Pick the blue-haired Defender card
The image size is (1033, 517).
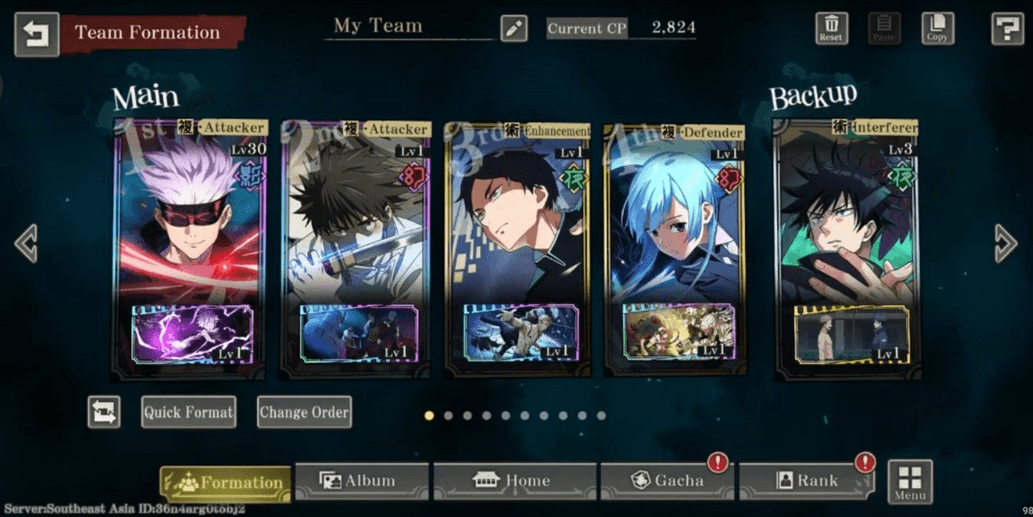pos(675,247)
